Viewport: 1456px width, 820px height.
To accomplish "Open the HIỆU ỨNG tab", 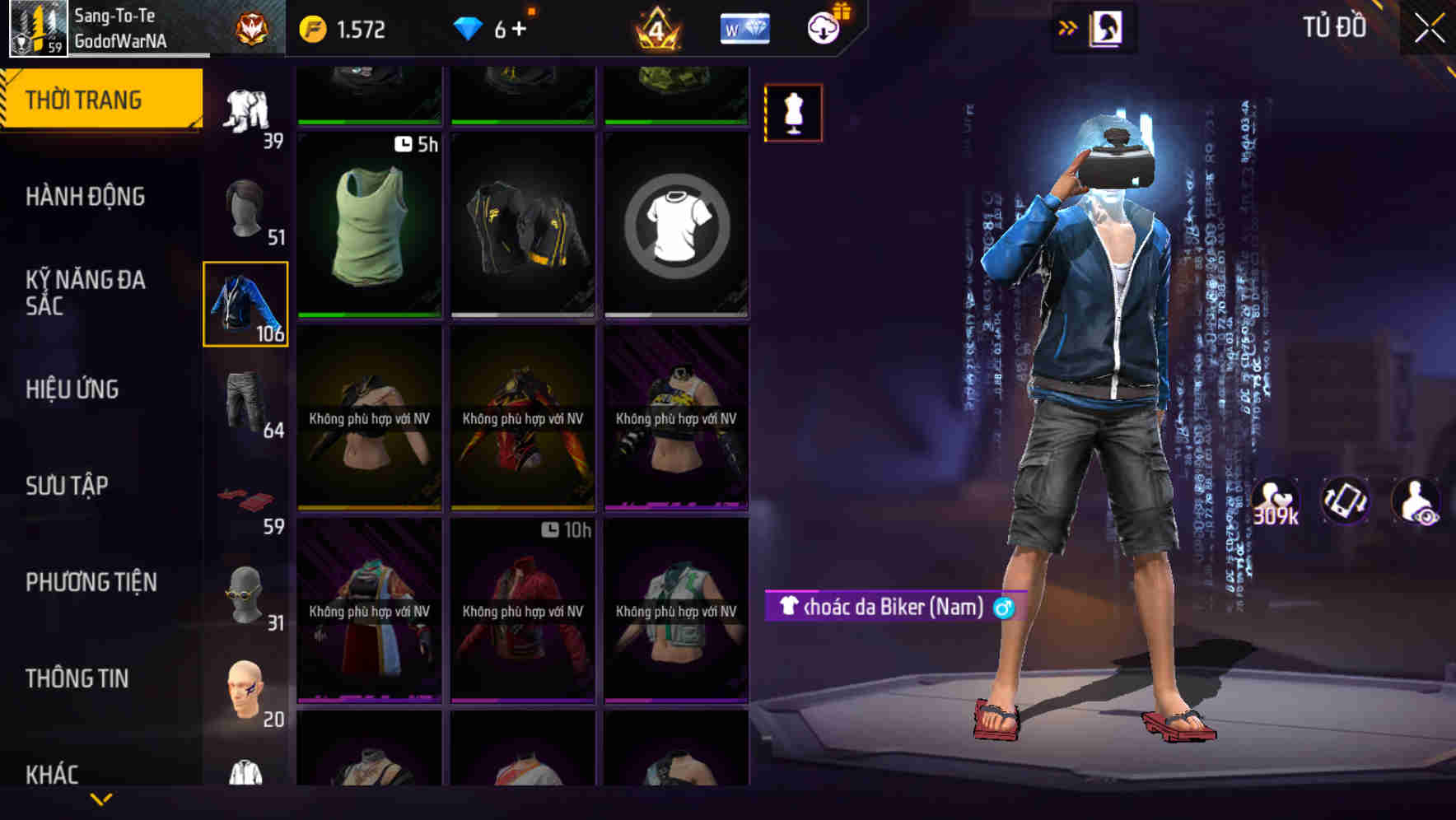I will [x=74, y=389].
